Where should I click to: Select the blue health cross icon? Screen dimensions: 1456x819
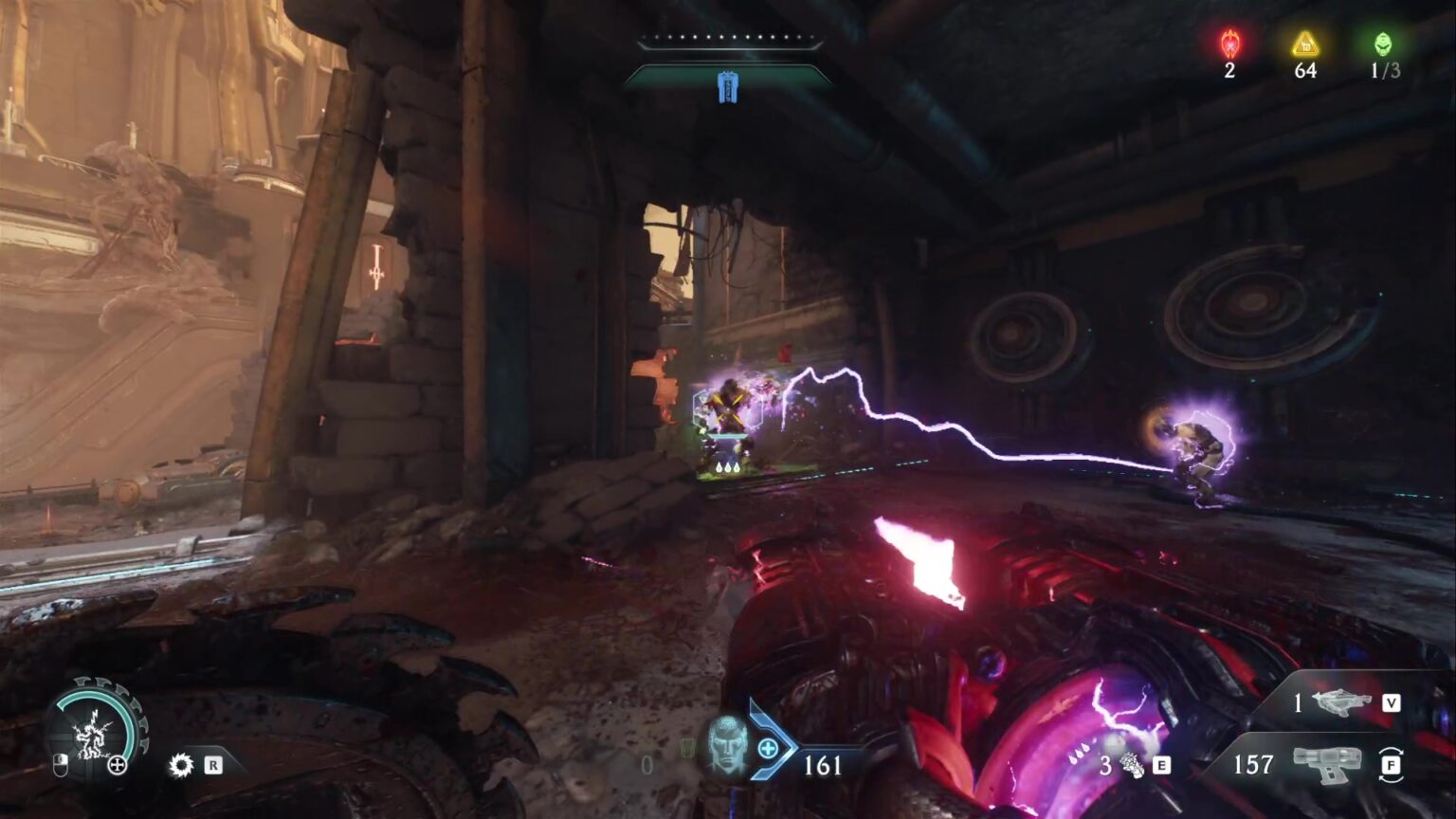[x=769, y=750]
